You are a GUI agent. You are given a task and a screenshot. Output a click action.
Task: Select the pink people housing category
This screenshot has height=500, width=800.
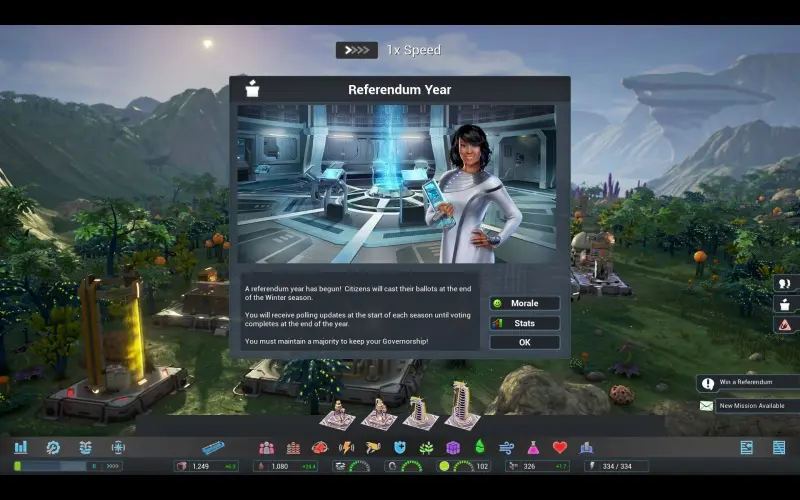coord(266,447)
